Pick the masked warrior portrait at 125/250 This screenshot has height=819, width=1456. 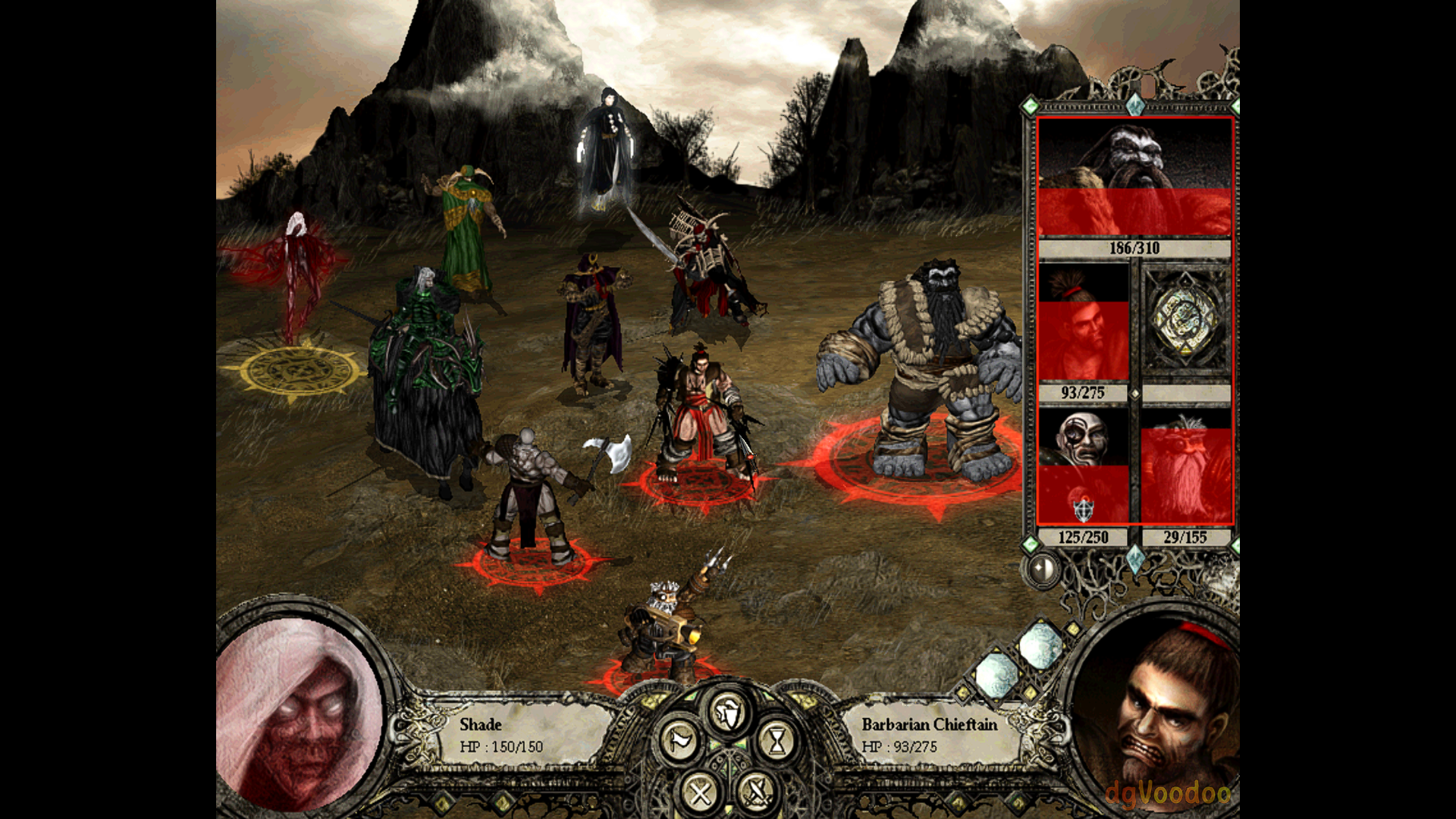coord(1083,466)
